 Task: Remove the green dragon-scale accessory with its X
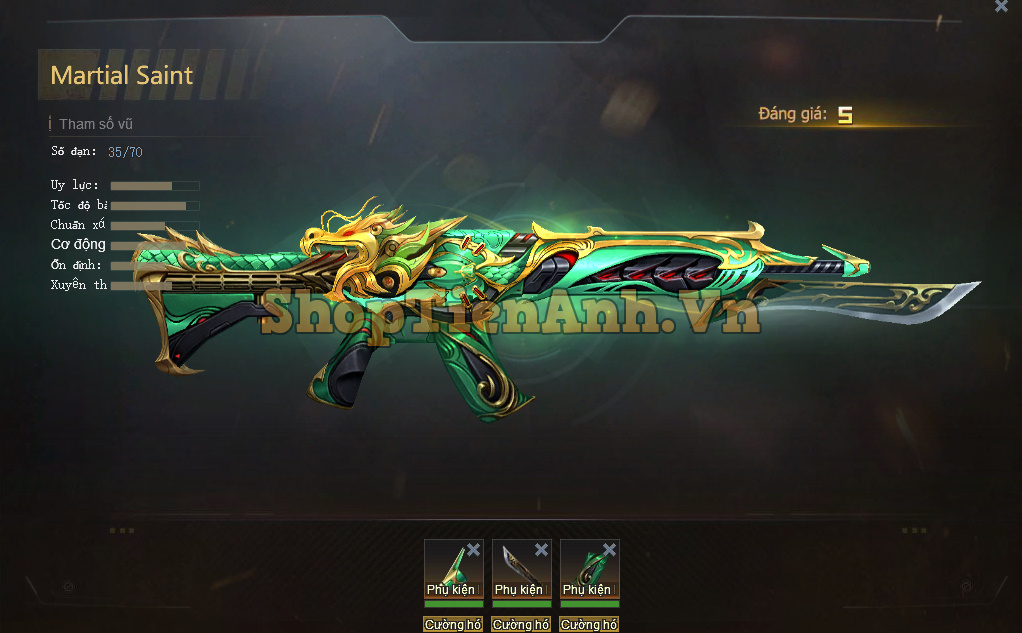tap(609, 550)
